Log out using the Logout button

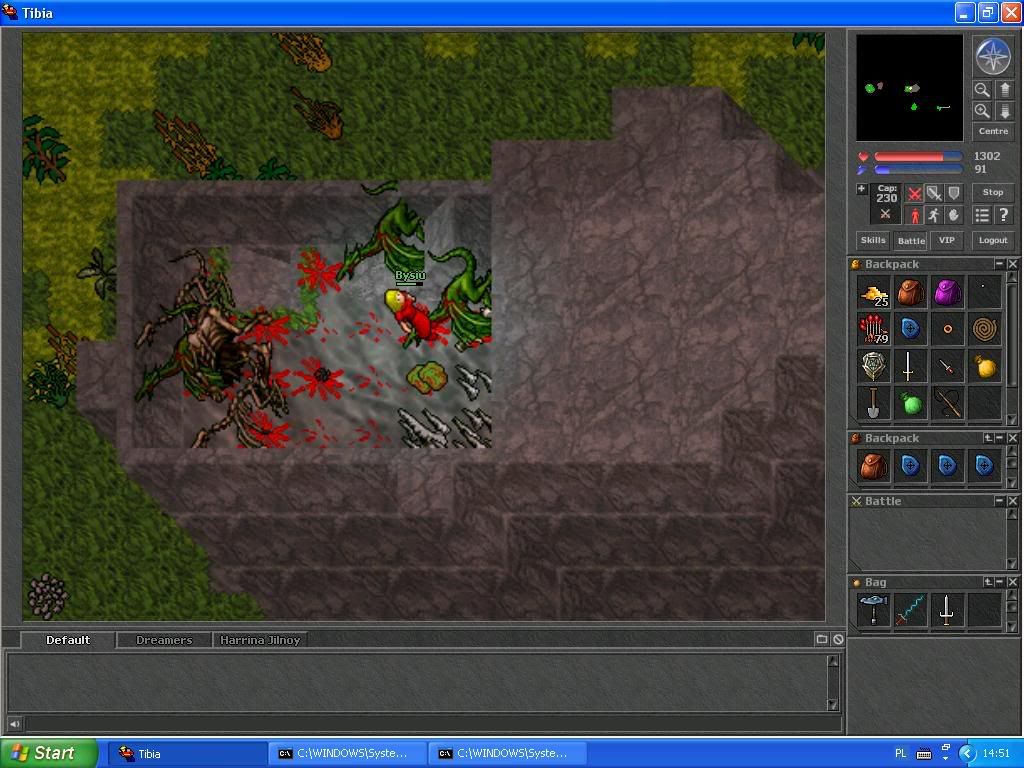tap(992, 240)
